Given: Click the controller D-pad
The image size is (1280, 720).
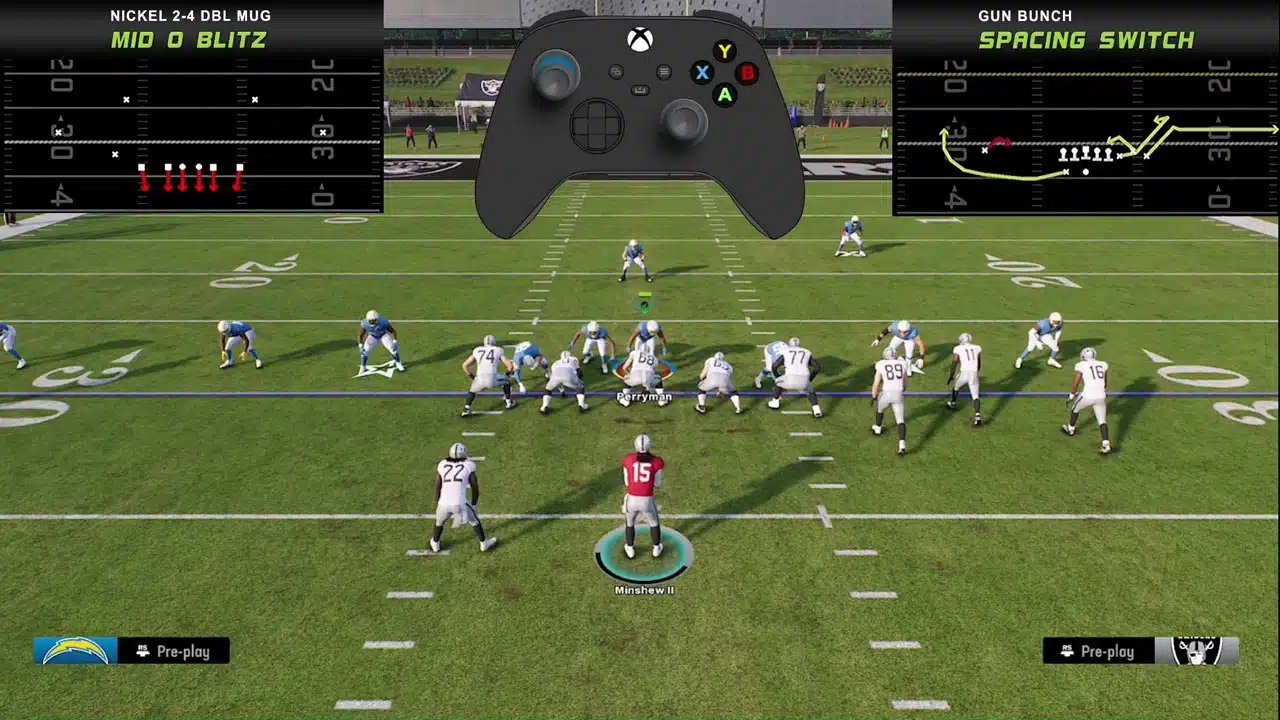Looking at the screenshot, I should tap(596, 124).
